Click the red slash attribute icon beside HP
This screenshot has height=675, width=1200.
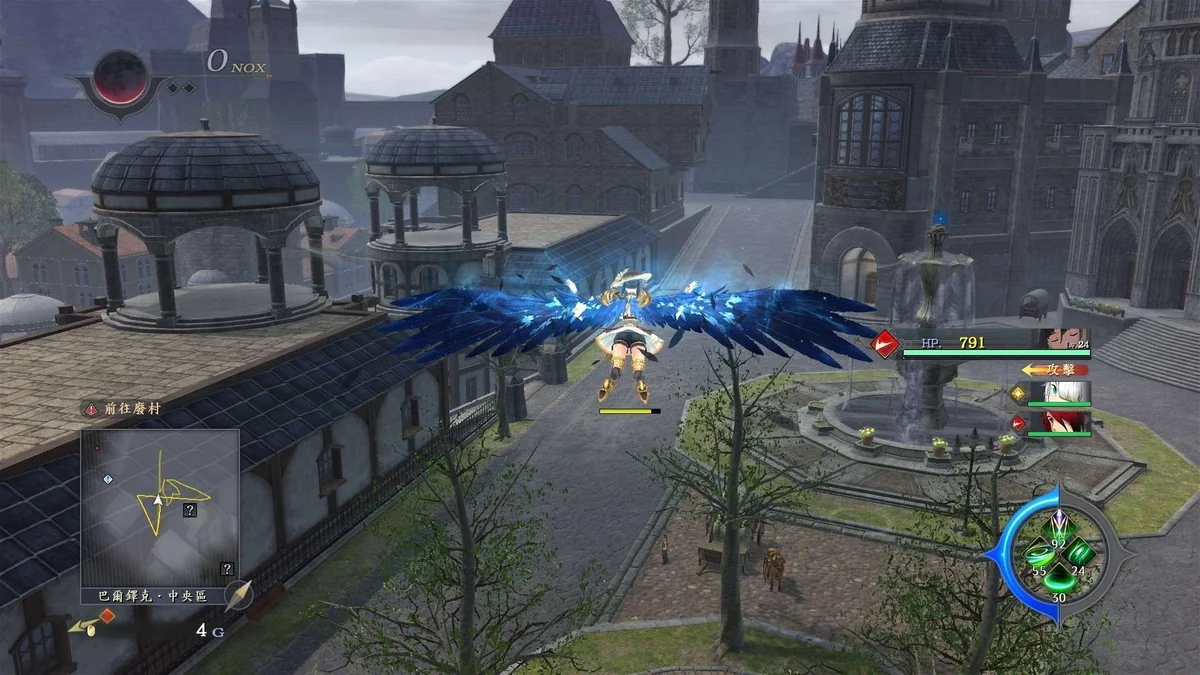[883, 344]
